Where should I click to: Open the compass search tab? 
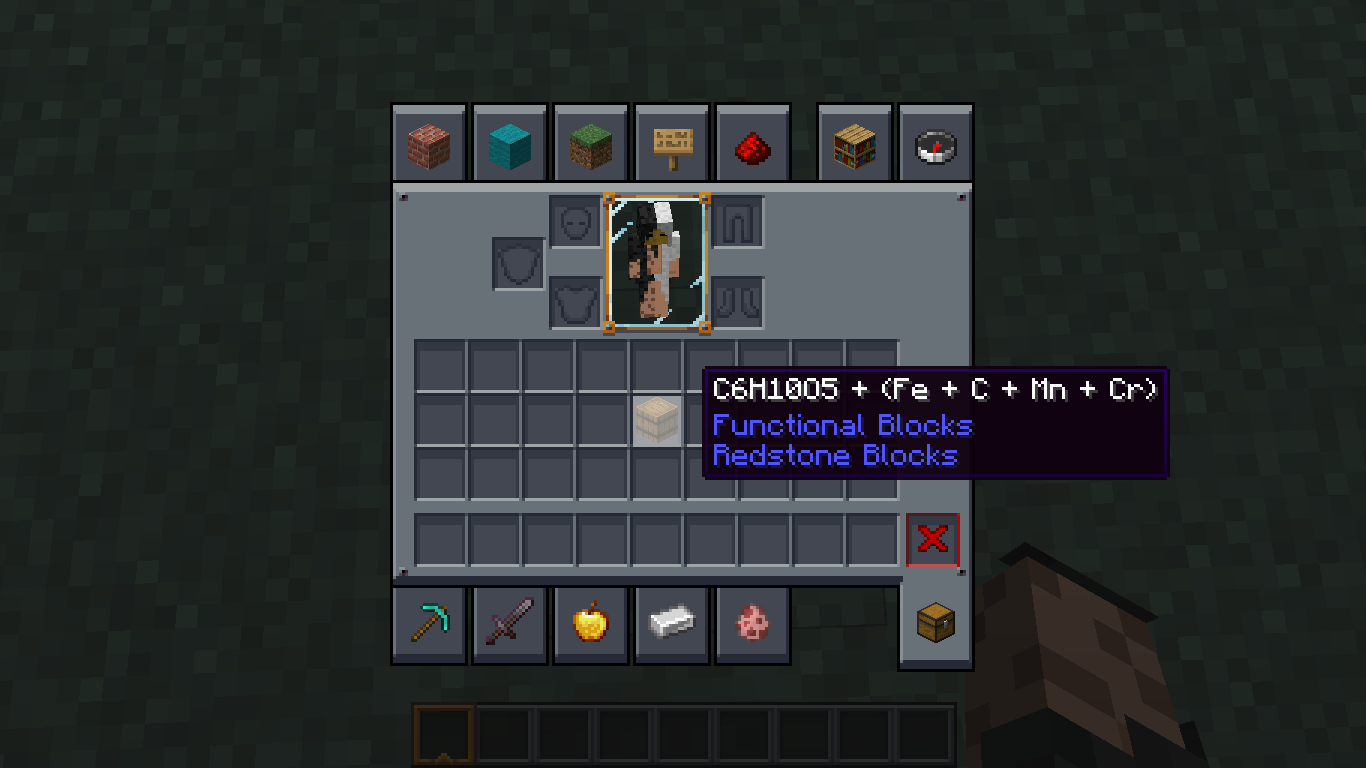(935, 142)
